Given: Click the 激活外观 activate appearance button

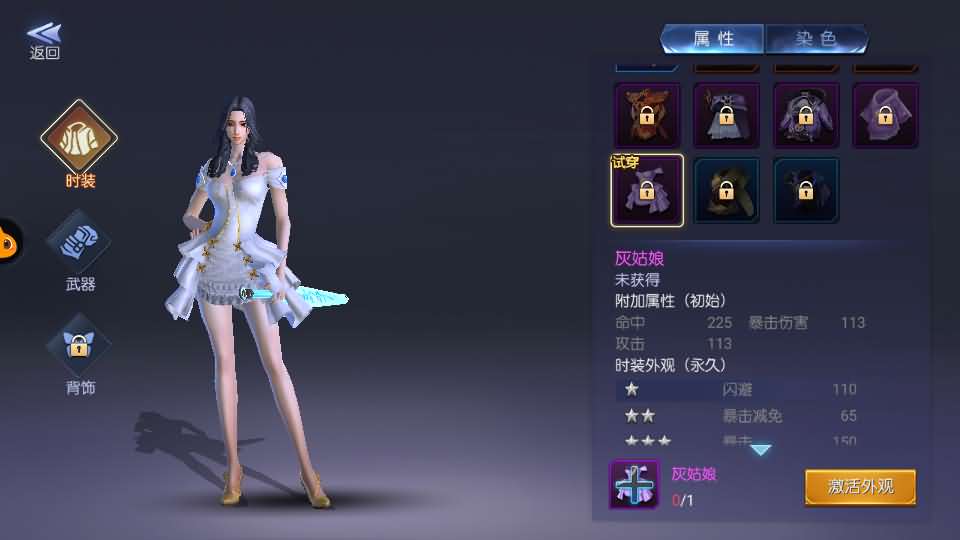Looking at the screenshot, I should click(860, 487).
